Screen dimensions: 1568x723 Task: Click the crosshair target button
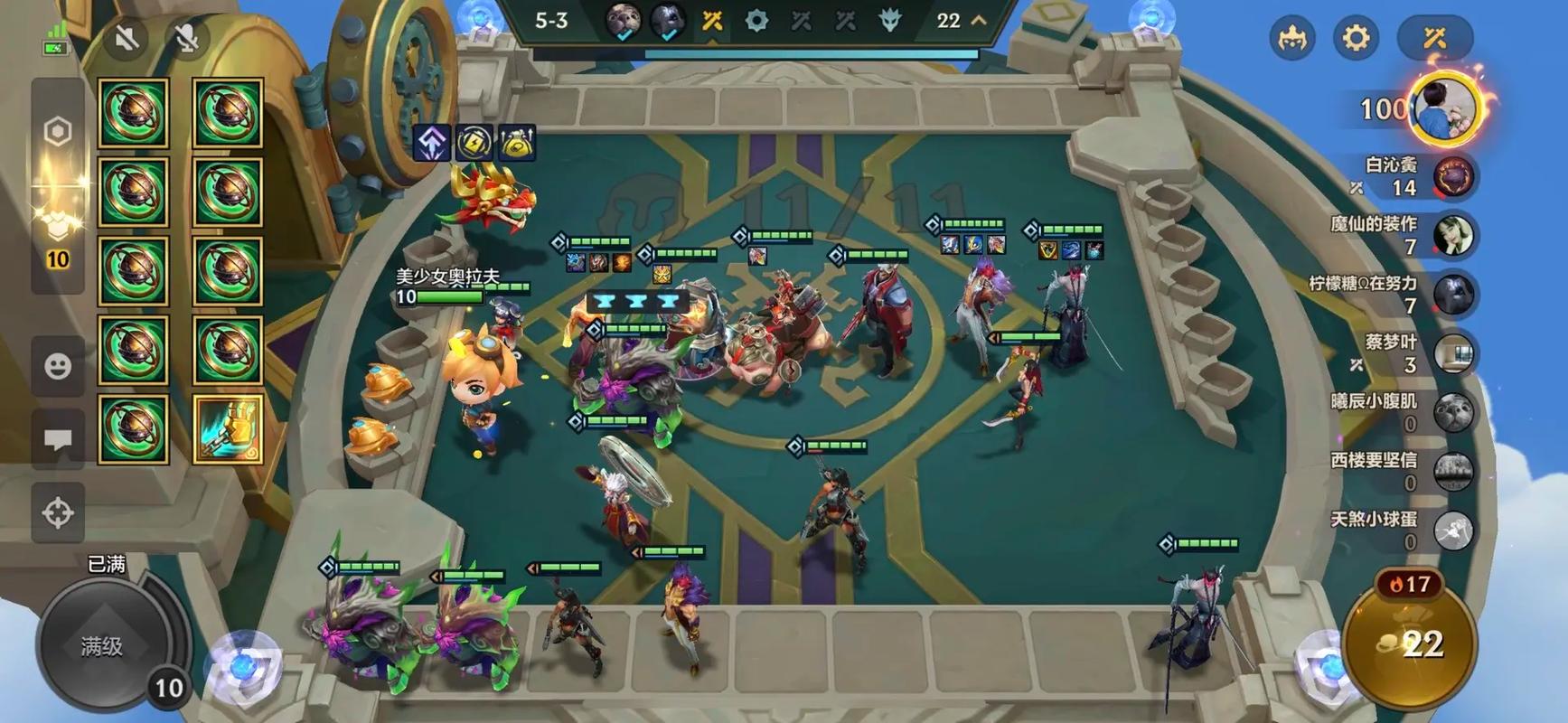click(x=58, y=512)
